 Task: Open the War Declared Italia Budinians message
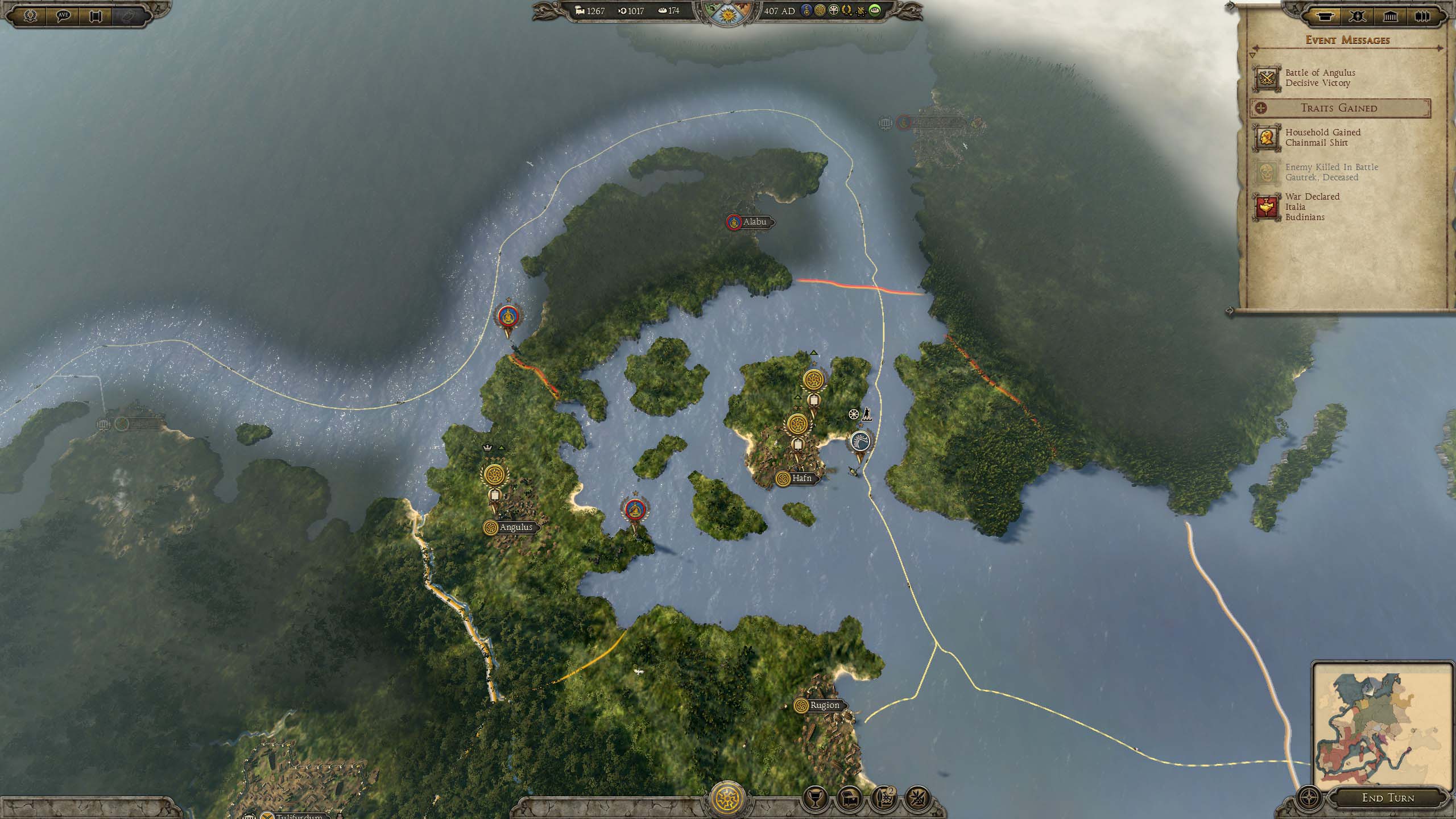click(x=1313, y=206)
